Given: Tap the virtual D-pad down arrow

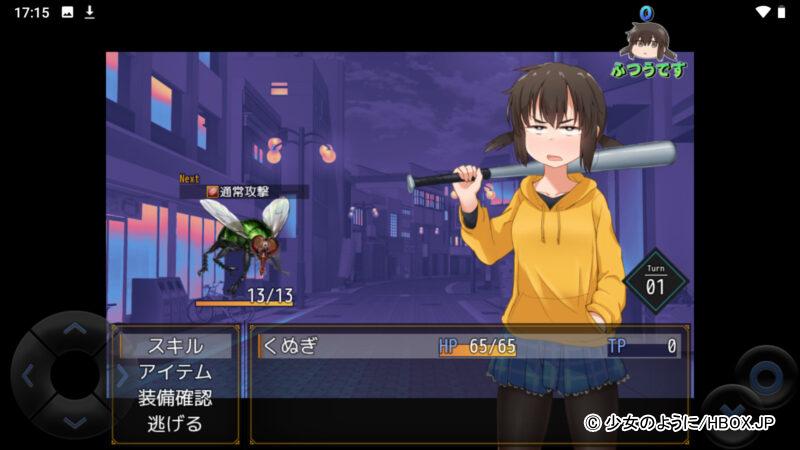Looking at the screenshot, I should 74,422.
